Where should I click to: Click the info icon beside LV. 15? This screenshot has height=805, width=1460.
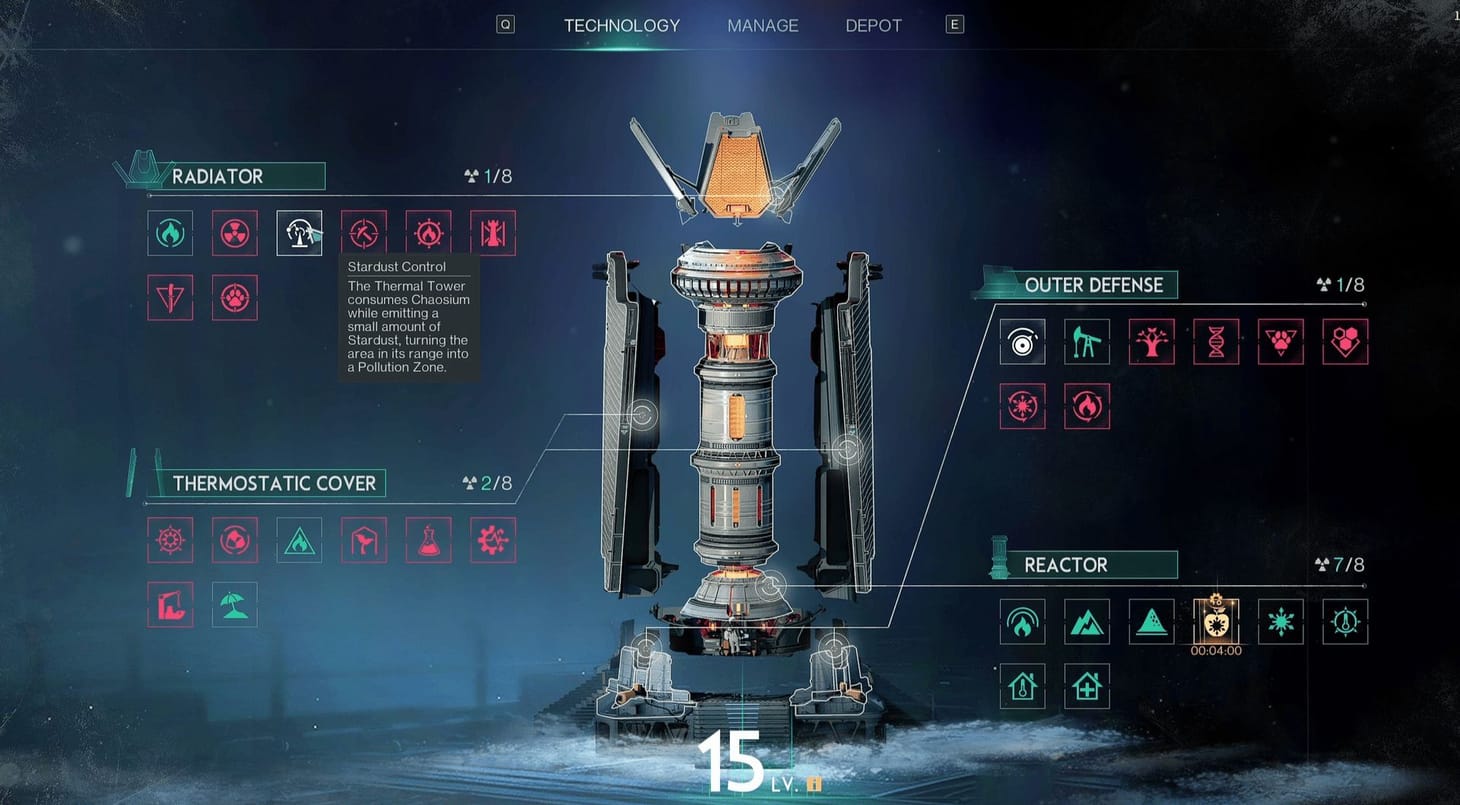[x=814, y=785]
